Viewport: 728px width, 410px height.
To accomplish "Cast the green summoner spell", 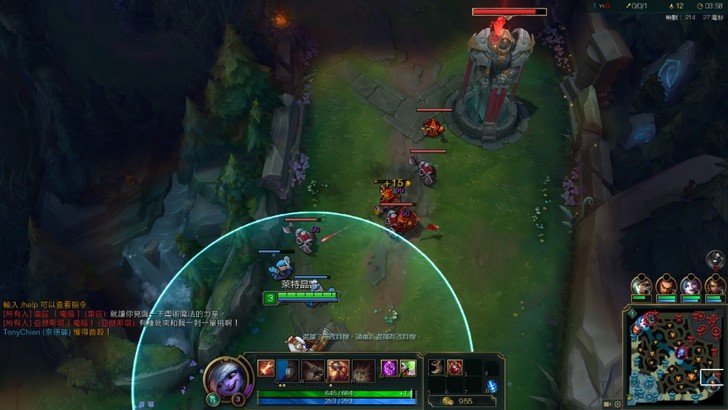I will (407, 369).
